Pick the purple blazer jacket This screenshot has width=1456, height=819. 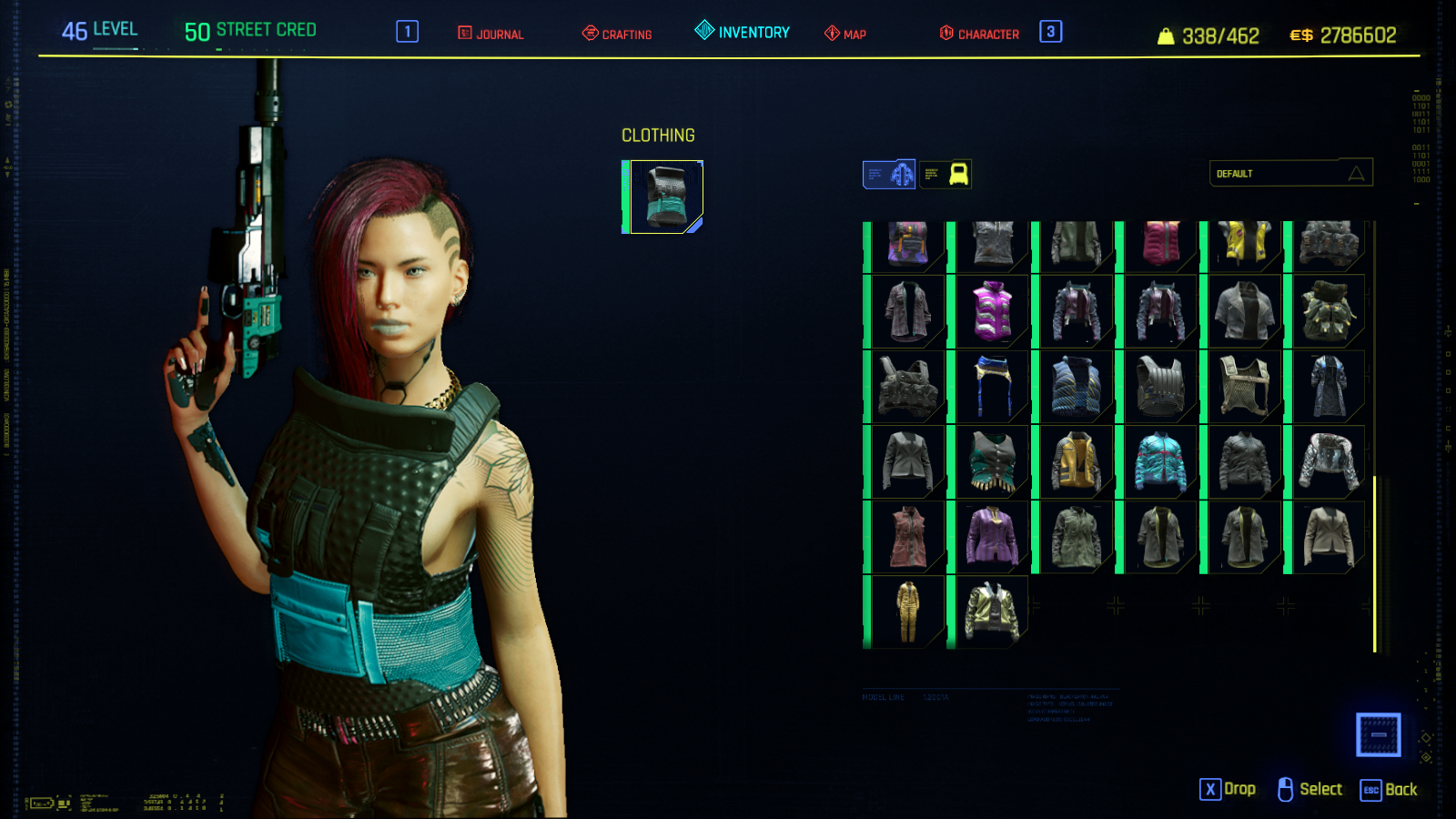click(x=992, y=537)
